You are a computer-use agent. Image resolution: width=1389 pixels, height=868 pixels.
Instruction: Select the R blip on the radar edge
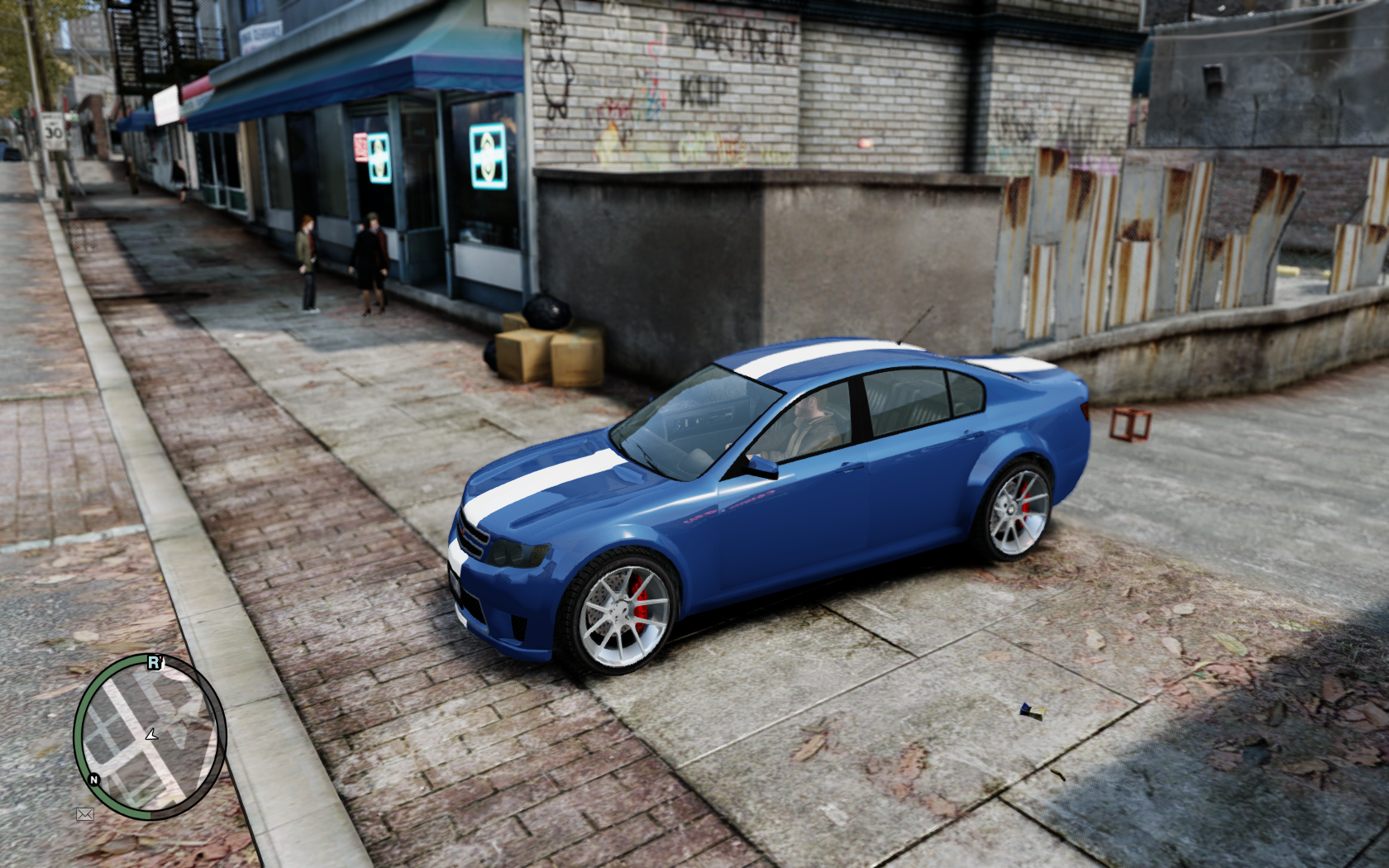click(x=154, y=662)
